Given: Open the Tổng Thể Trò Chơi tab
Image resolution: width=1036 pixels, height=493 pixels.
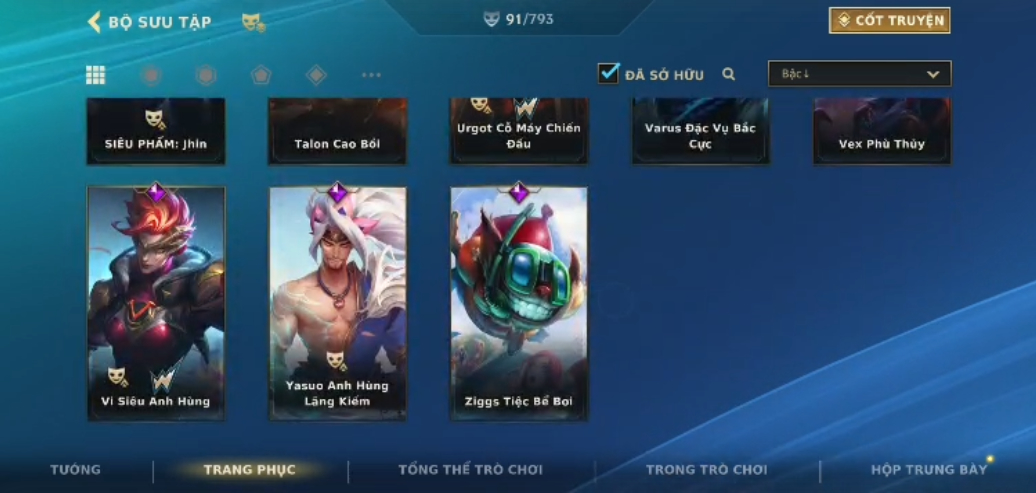Looking at the screenshot, I should tap(470, 470).
